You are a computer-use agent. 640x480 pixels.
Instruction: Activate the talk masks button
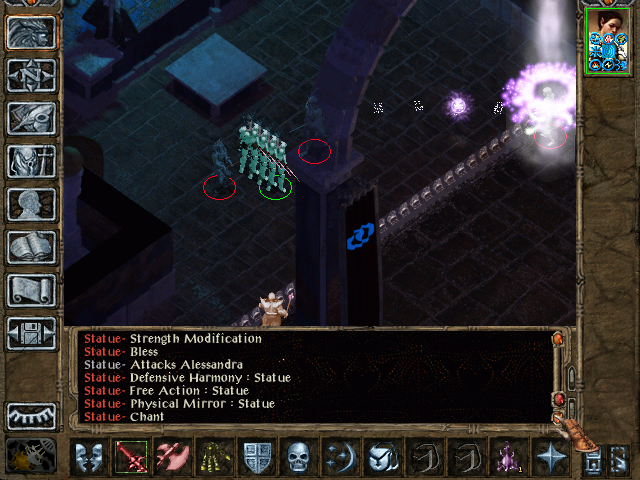(x=90, y=458)
